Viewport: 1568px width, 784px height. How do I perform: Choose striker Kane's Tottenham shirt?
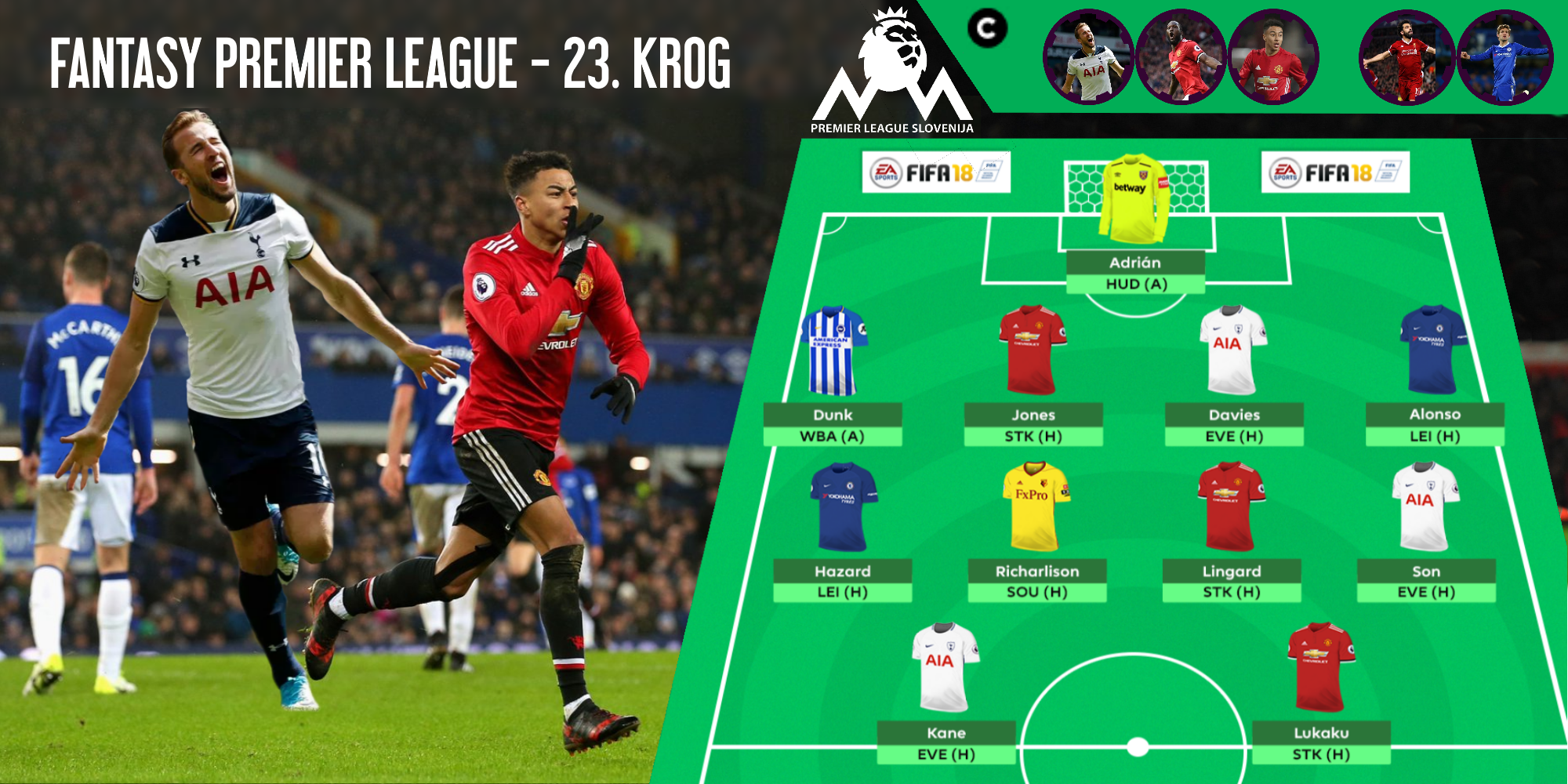tap(945, 667)
